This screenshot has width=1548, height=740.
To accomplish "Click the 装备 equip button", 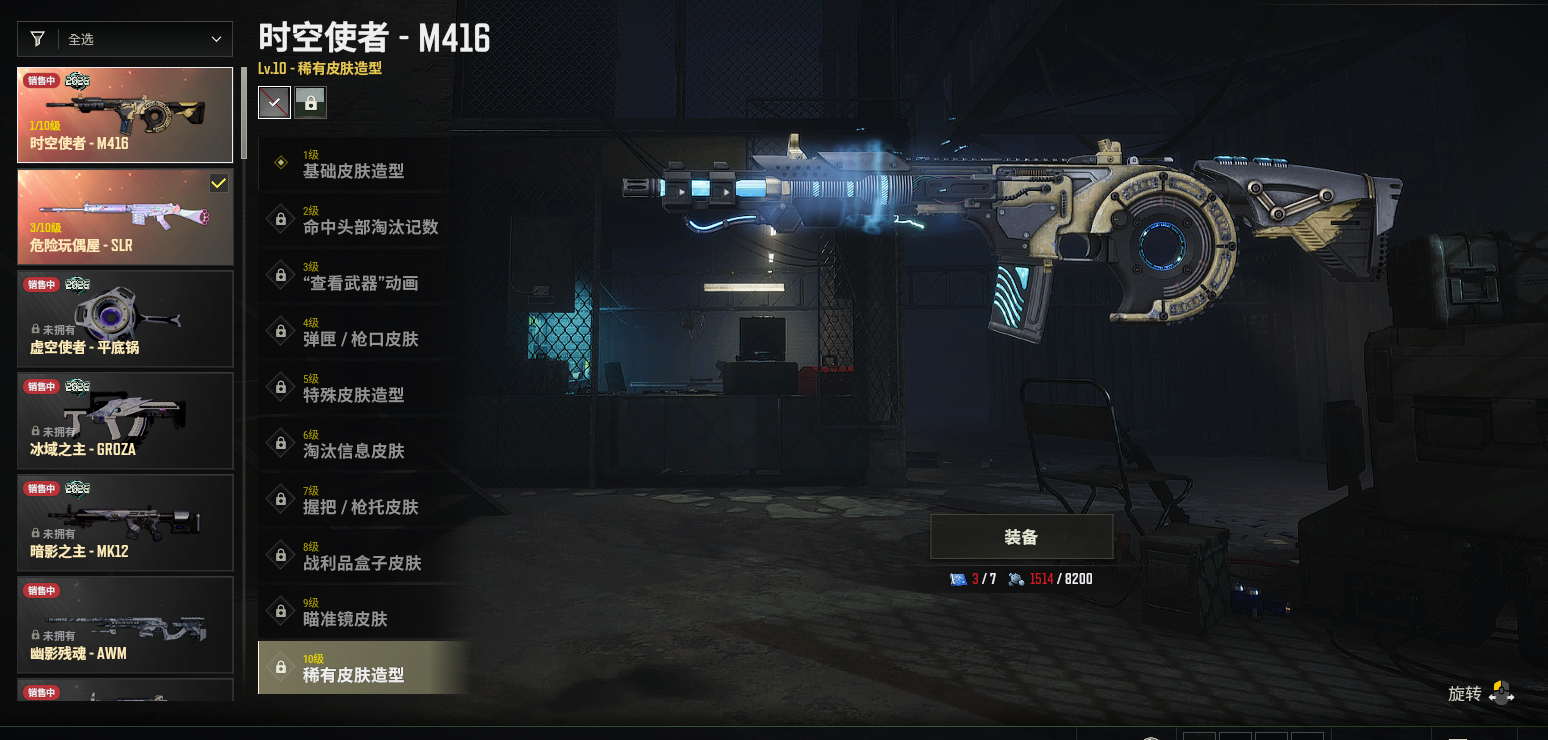I will tap(1021, 537).
